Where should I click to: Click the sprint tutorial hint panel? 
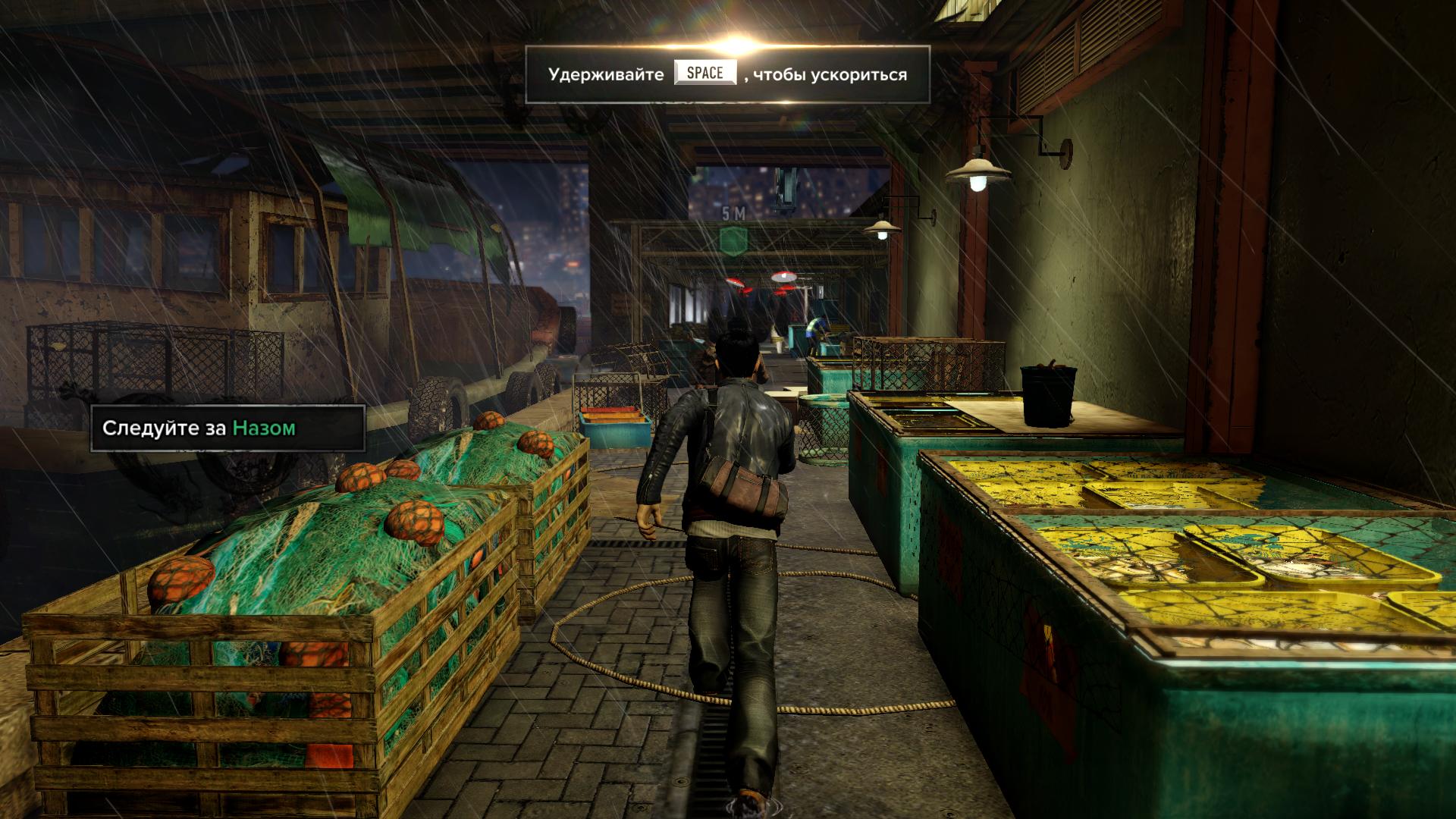pos(727,74)
